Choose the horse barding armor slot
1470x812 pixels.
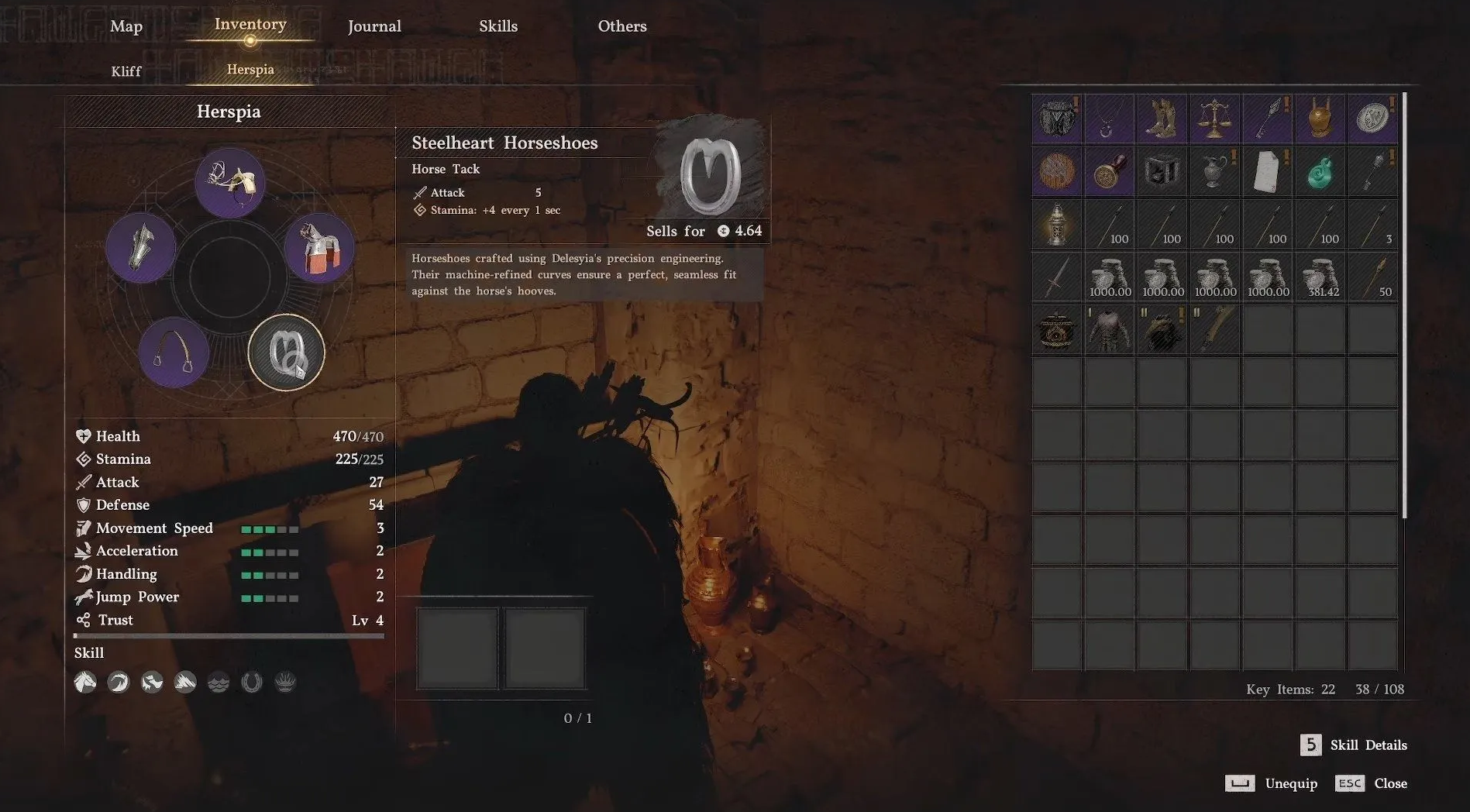[319, 248]
